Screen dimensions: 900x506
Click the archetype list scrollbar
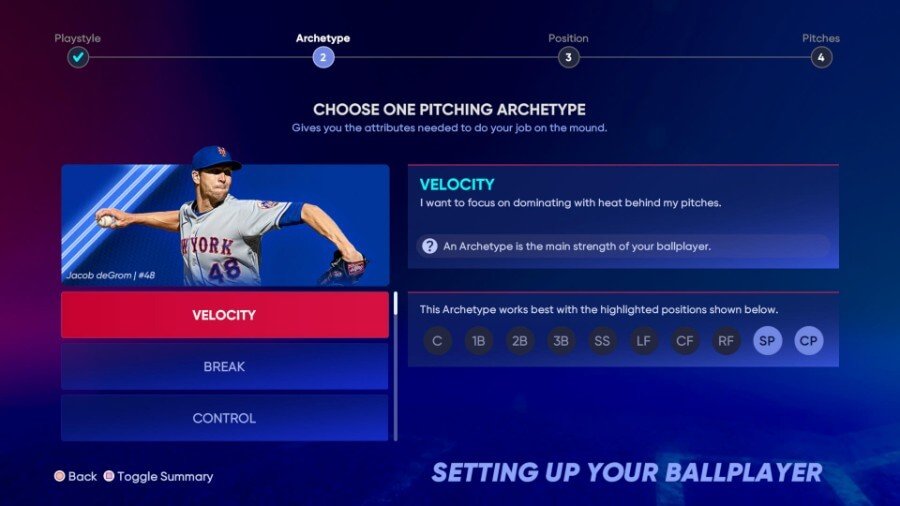[x=395, y=304]
